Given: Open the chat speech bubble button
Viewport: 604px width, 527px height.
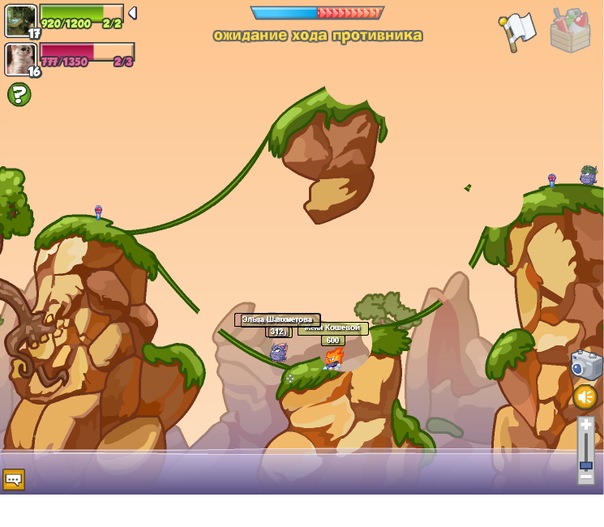Looking at the screenshot, I should [13, 479].
